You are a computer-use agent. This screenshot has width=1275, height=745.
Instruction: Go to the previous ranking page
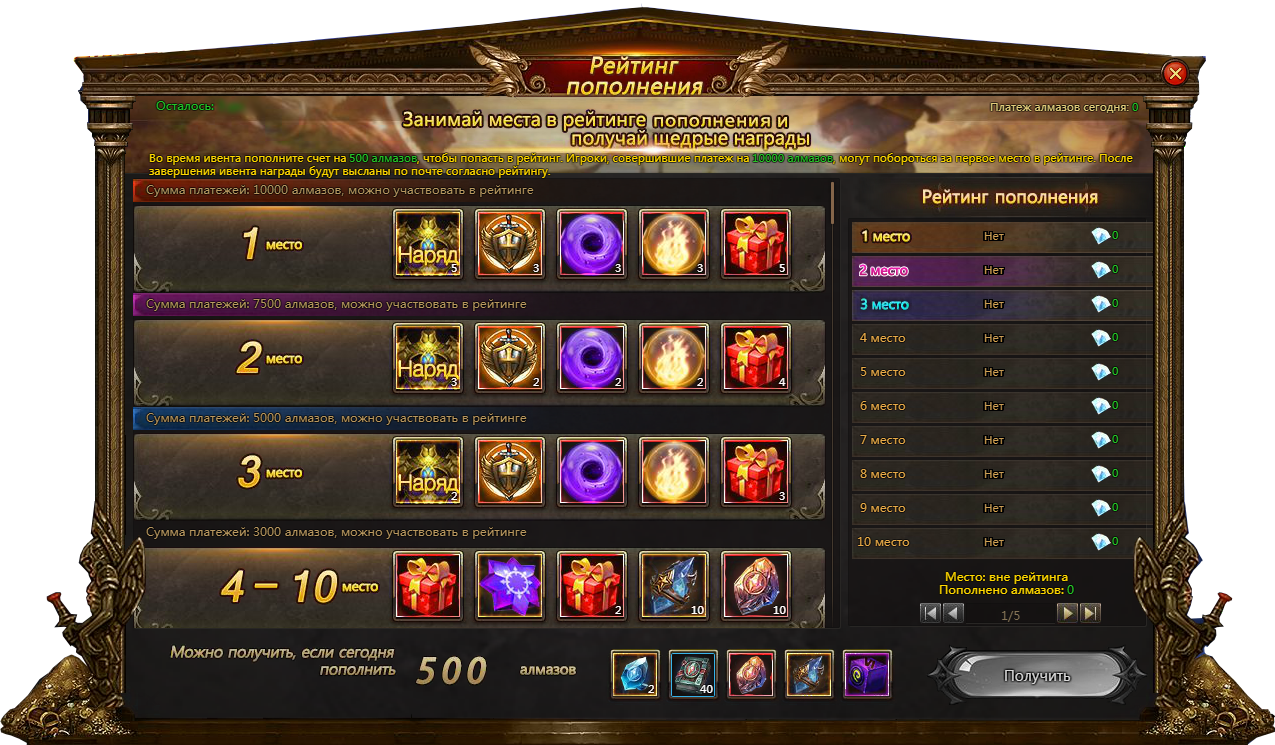pos(953,613)
